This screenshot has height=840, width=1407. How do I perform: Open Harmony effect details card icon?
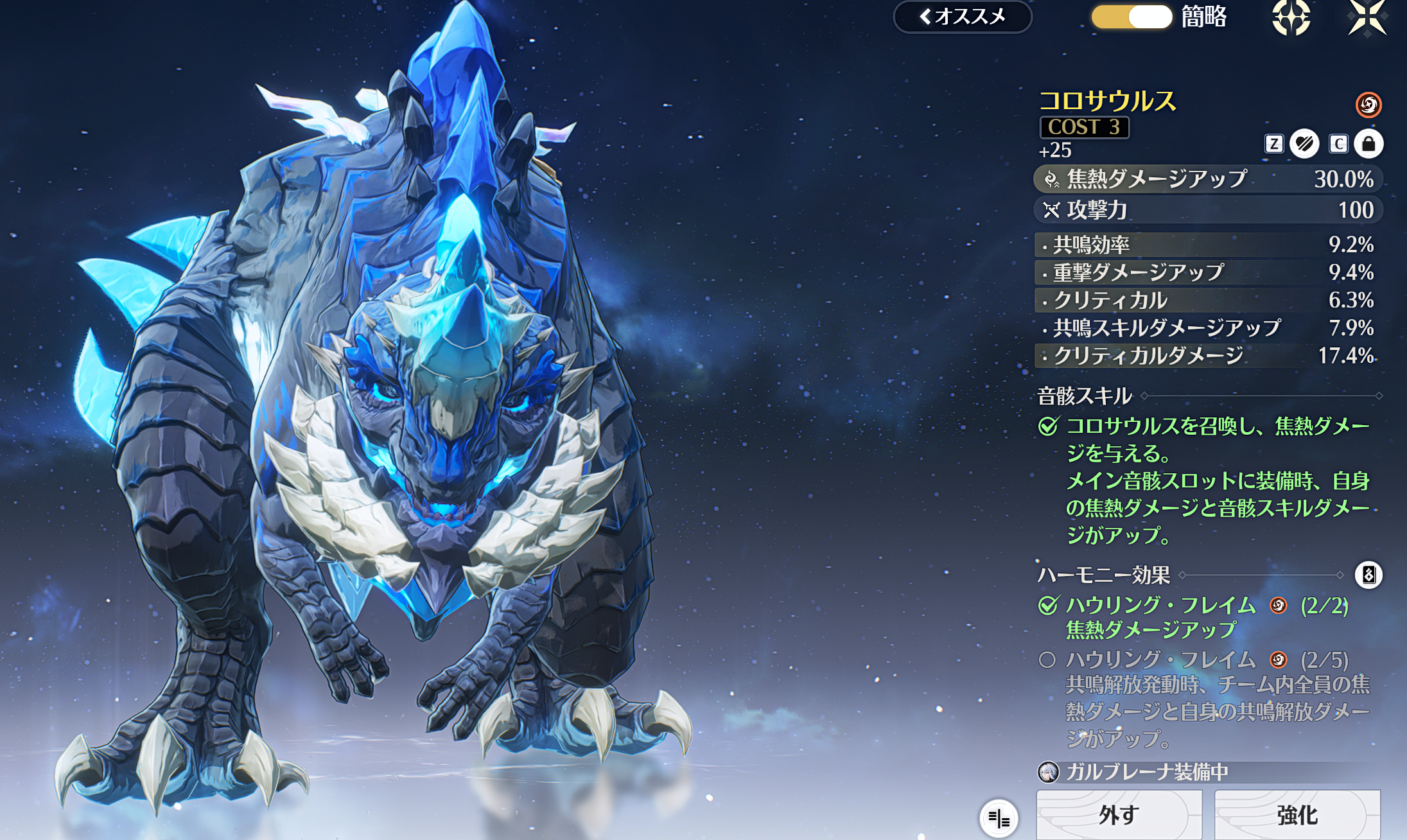click(x=1368, y=575)
